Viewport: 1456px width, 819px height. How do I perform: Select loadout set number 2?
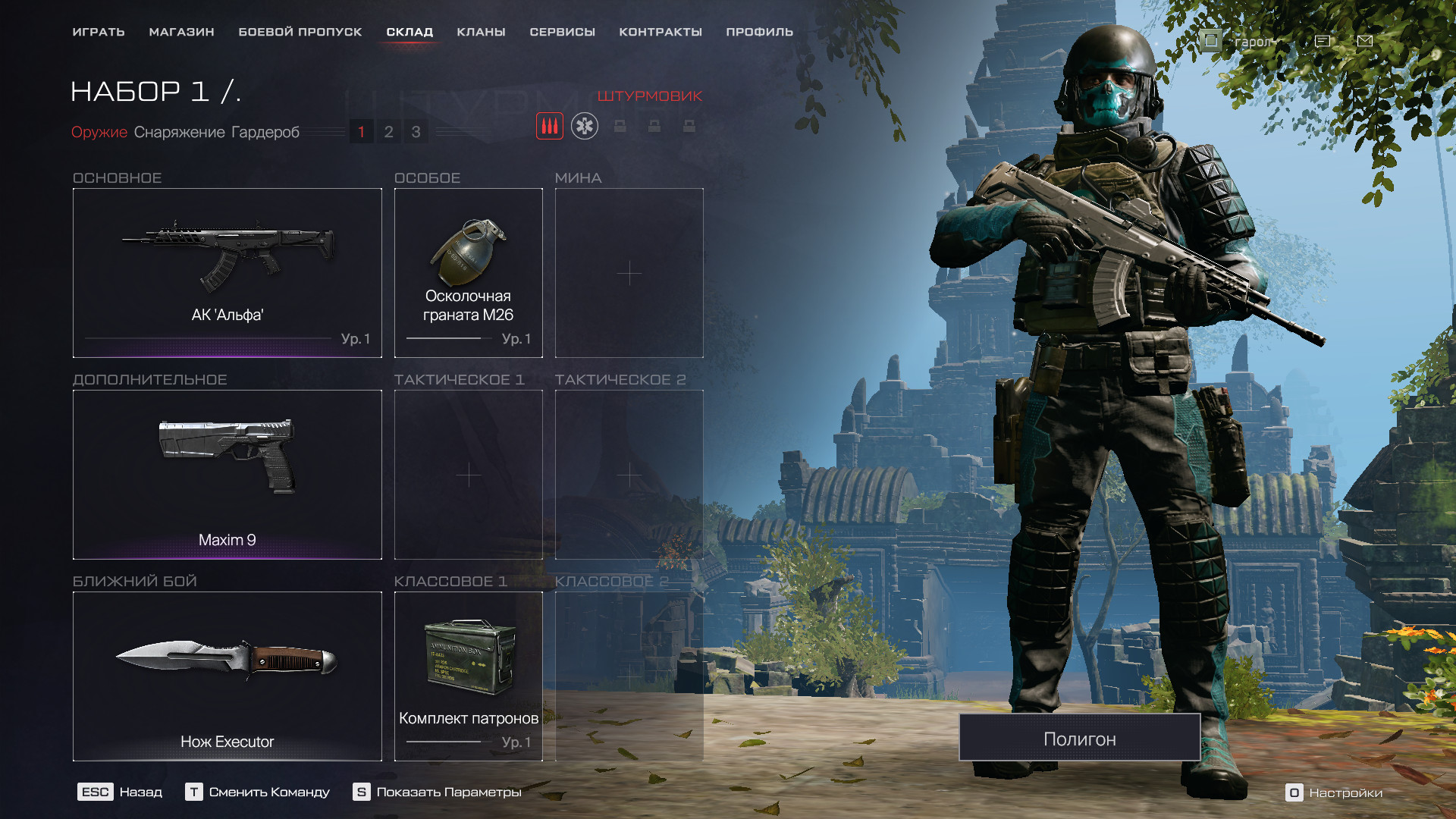point(388,132)
